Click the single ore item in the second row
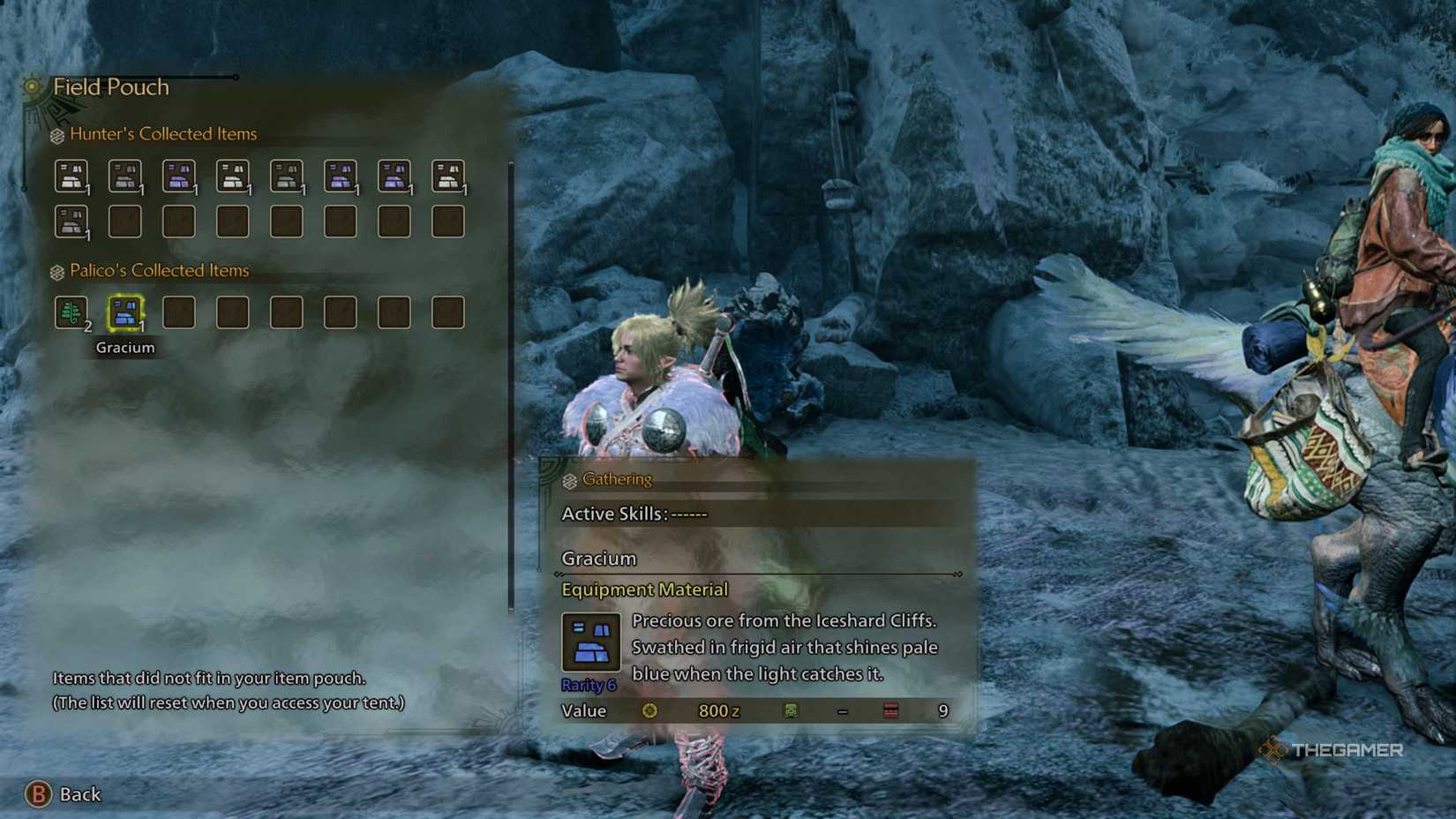Viewport: 1456px width, 819px height. (72, 222)
